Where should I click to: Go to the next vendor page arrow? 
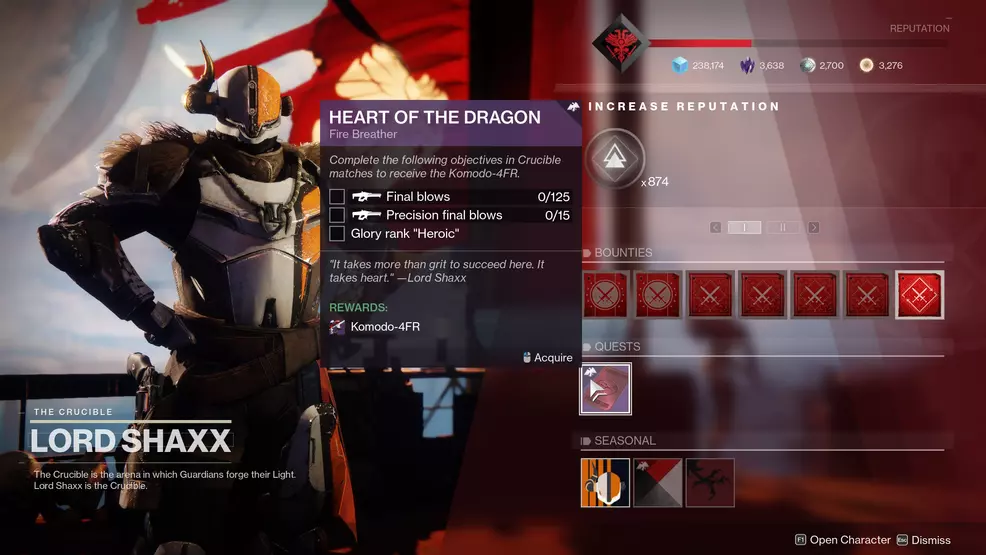[x=813, y=228]
